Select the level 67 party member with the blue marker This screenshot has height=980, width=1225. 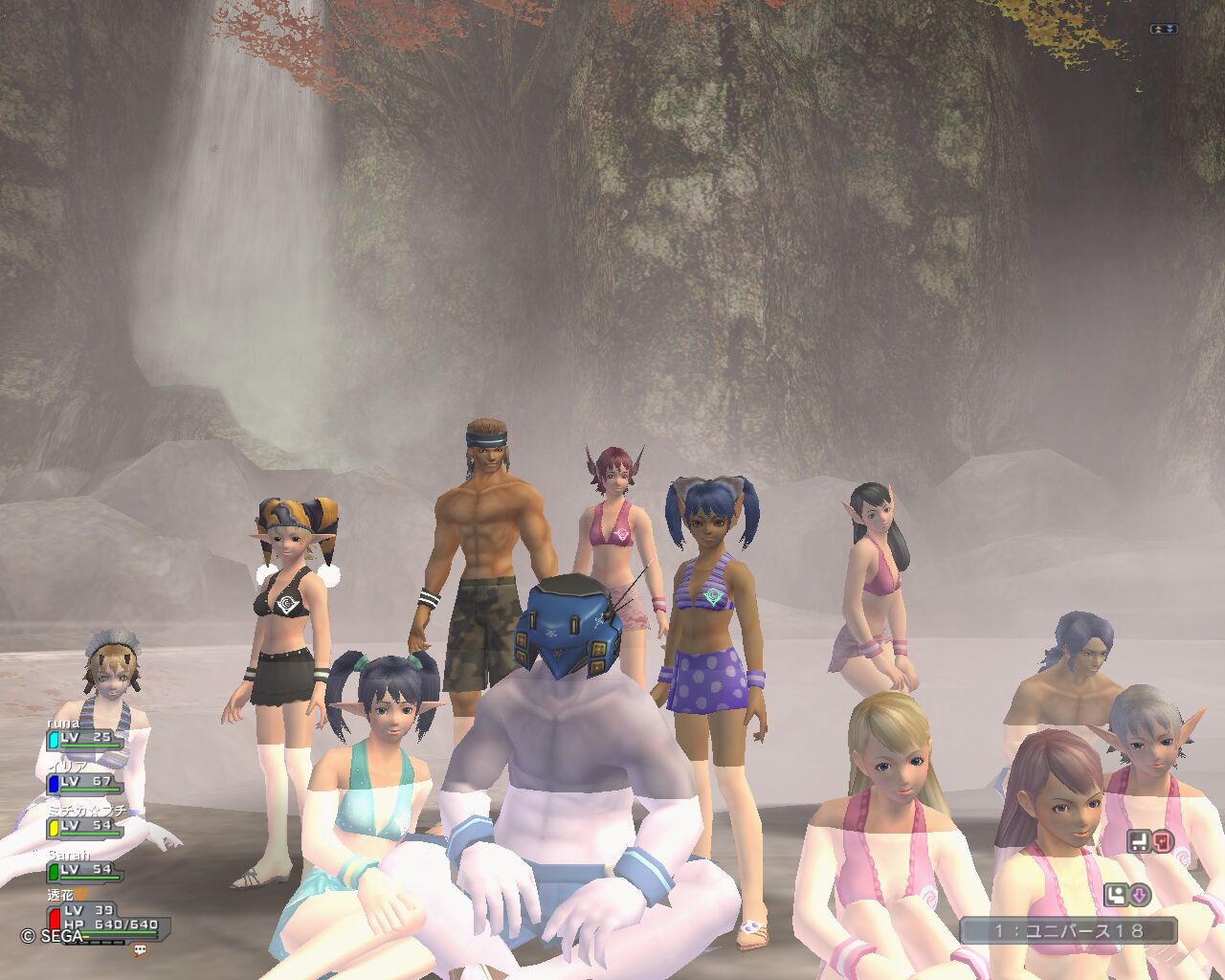pyautogui.click(x=86, y=782)
